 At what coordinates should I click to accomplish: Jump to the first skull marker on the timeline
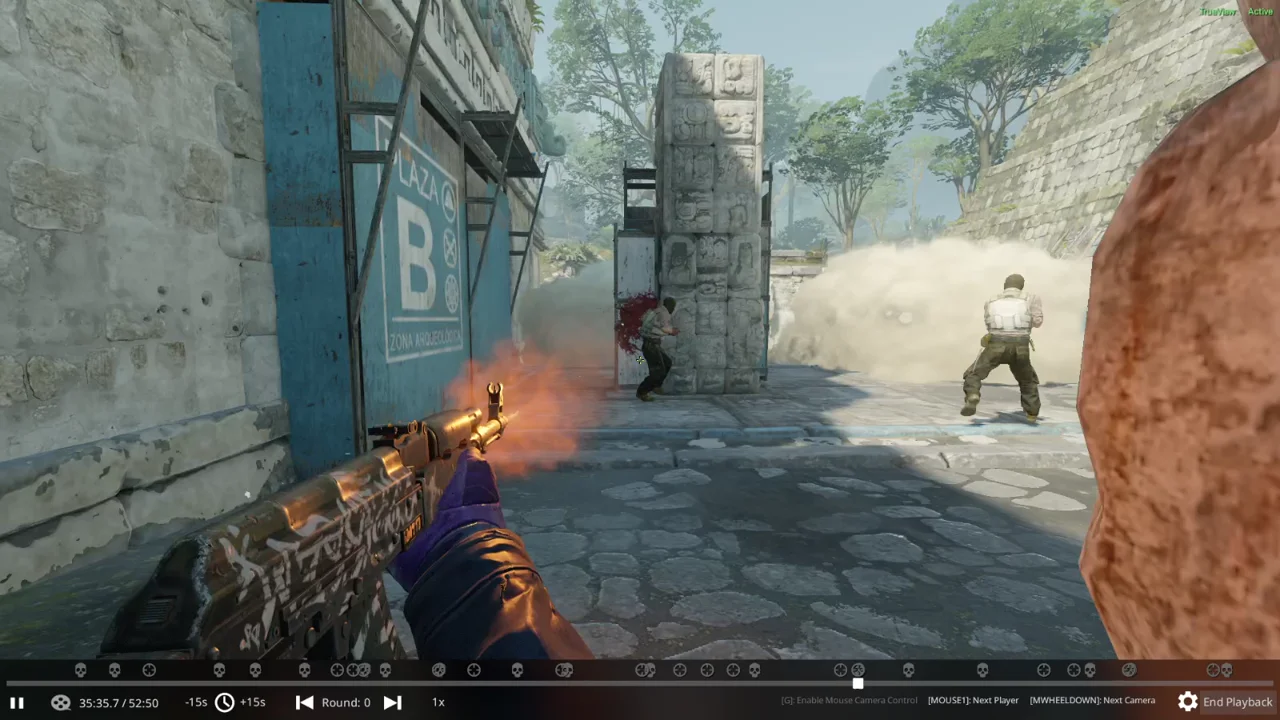81,670
